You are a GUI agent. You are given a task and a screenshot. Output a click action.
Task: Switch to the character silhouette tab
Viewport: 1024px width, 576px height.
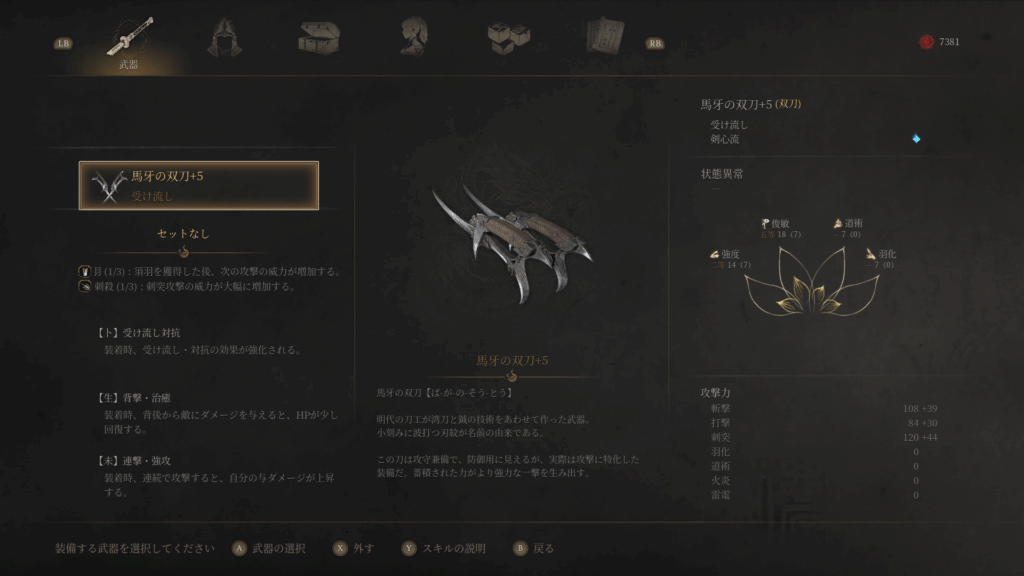coord(413,38)
